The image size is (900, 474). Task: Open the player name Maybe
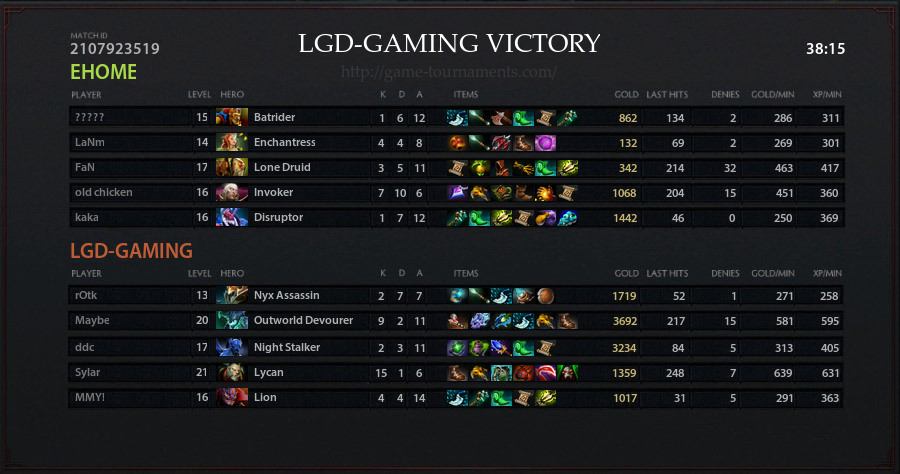click(x=91, y=320)
